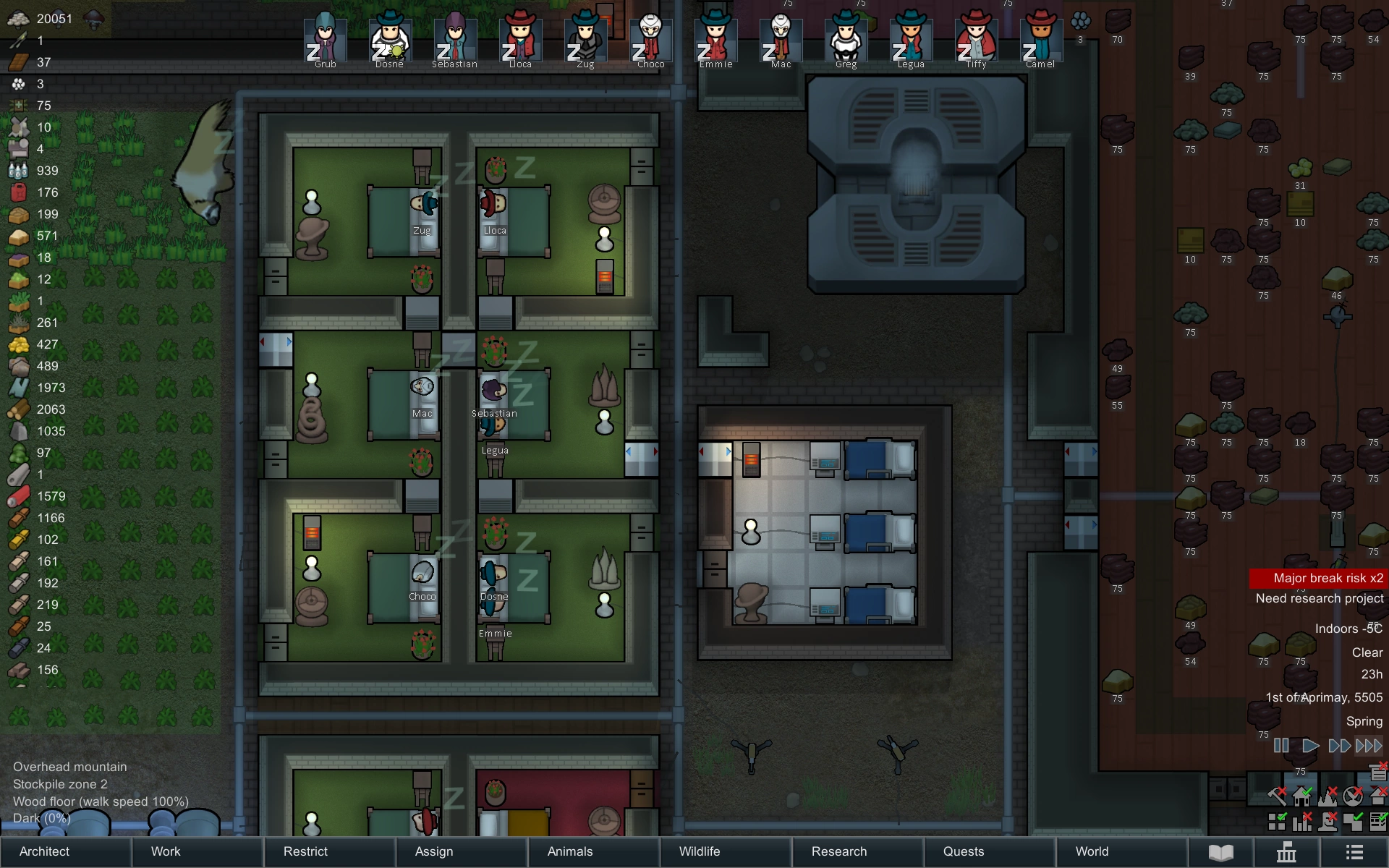The width and height of the screenshot is (1389, 868).
Task: Open the Work priorities tab
Action: (x=166, y=851)
